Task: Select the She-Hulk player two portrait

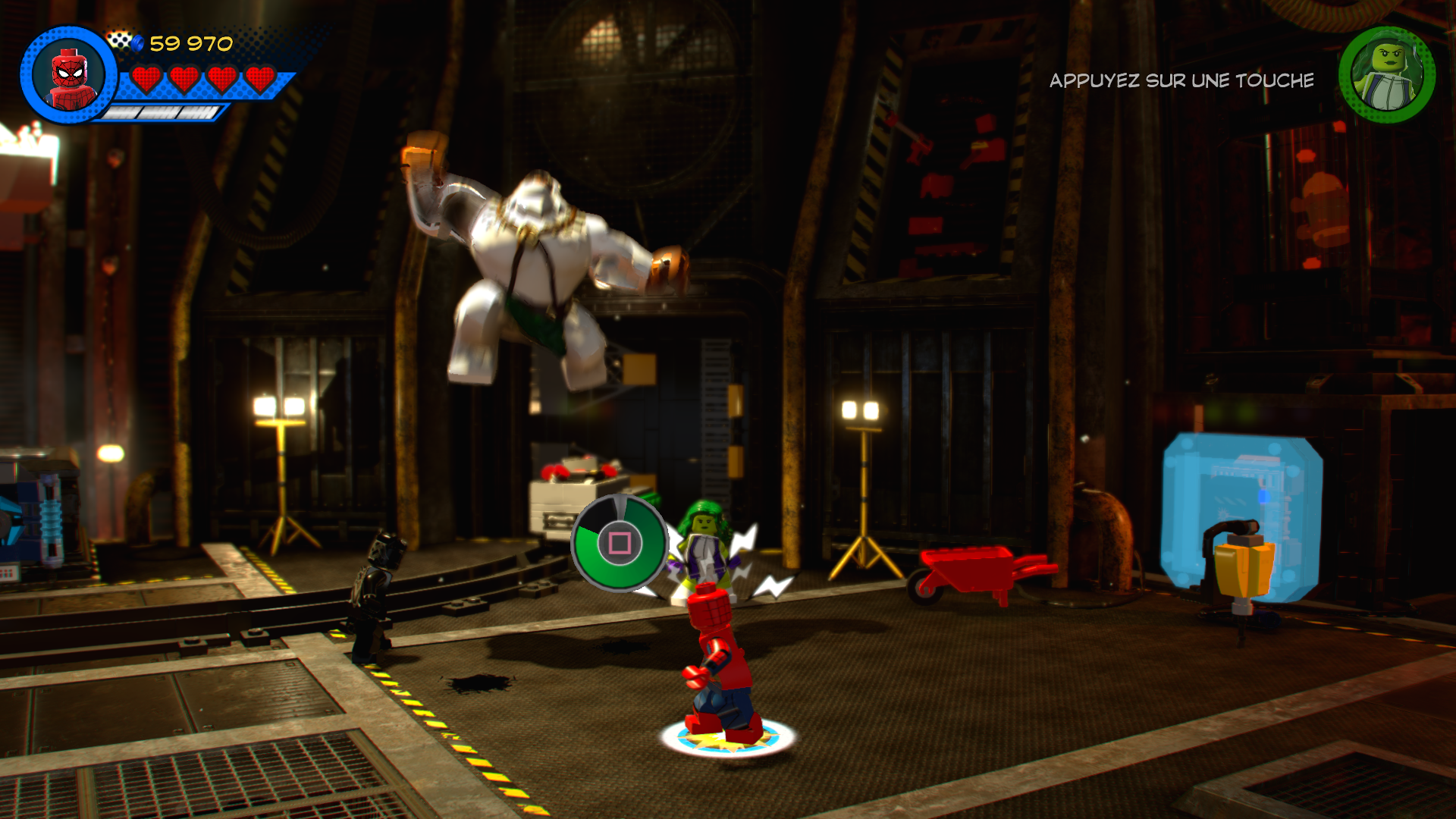Action: click(x=1387, y=74)
